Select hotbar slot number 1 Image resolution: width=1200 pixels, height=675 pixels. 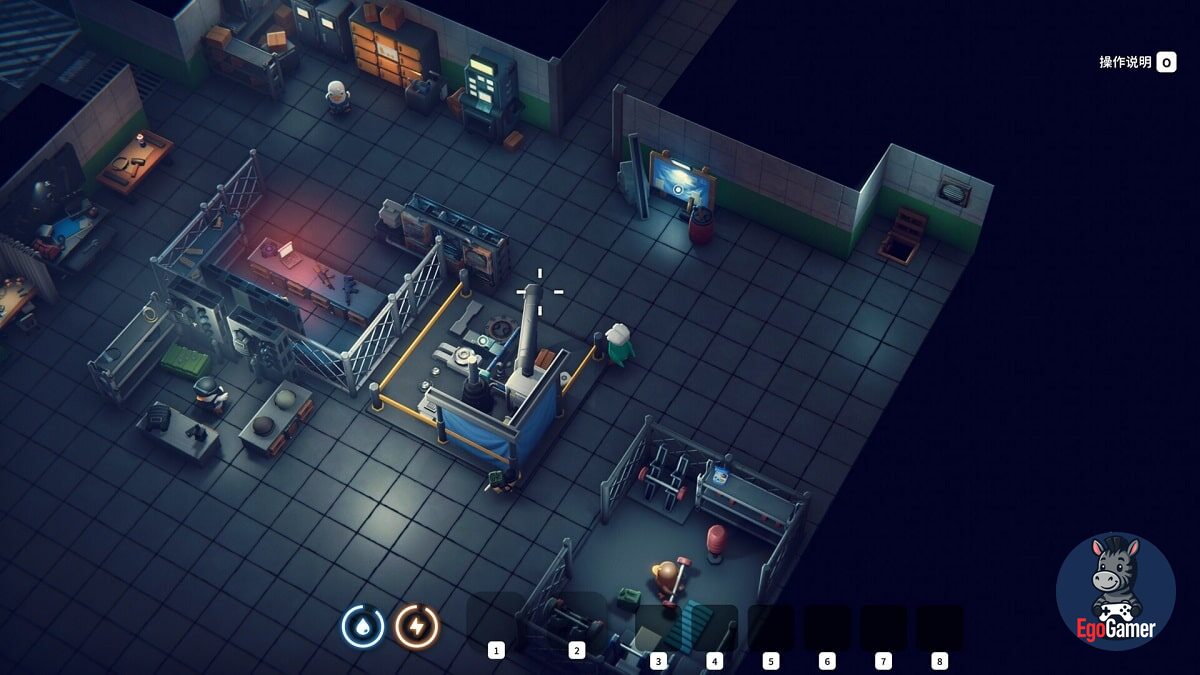pos(492,621)
